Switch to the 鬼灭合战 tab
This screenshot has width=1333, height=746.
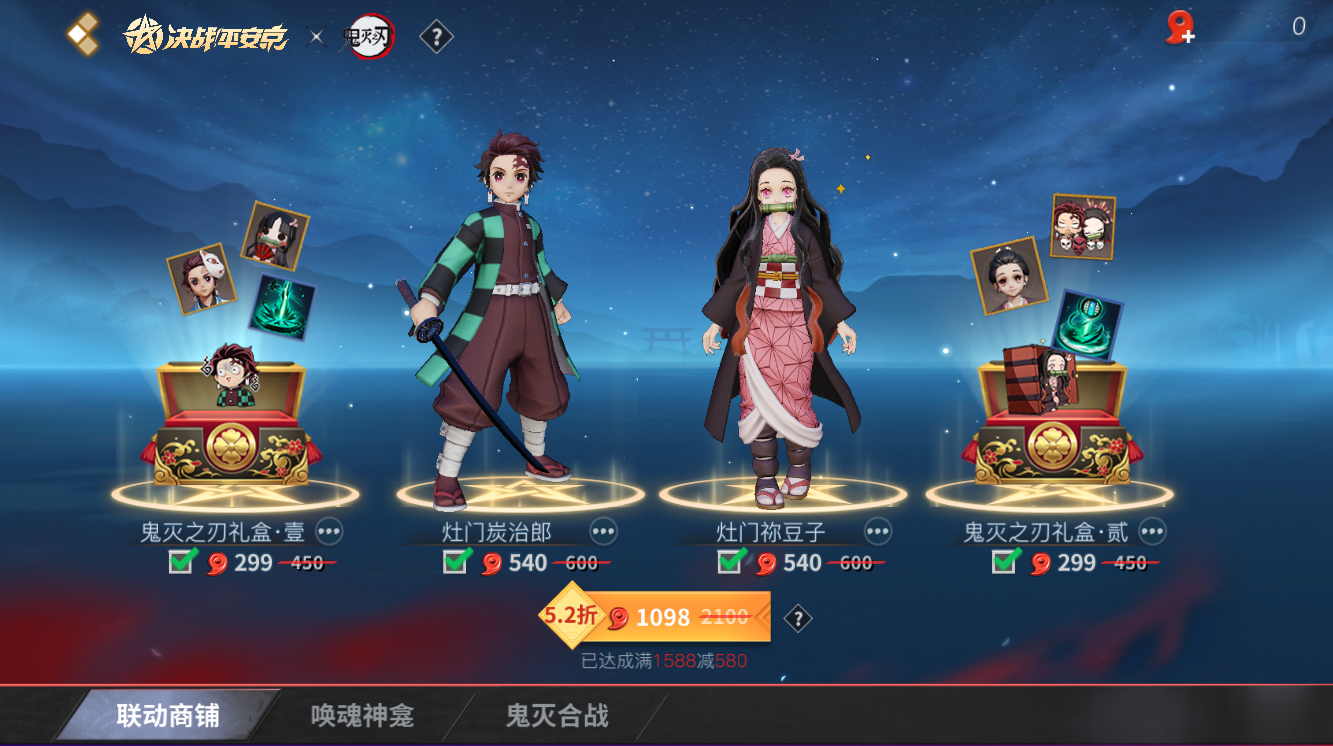click(x=557, y=716)
